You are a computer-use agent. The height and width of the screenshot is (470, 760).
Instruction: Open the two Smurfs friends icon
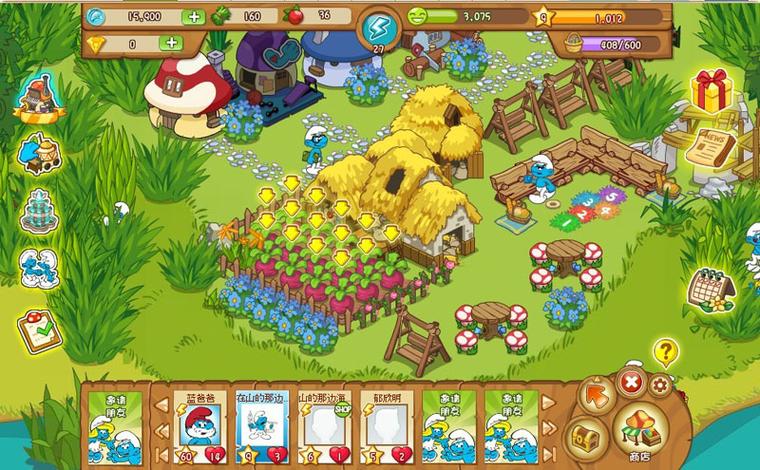click(39, 268)
